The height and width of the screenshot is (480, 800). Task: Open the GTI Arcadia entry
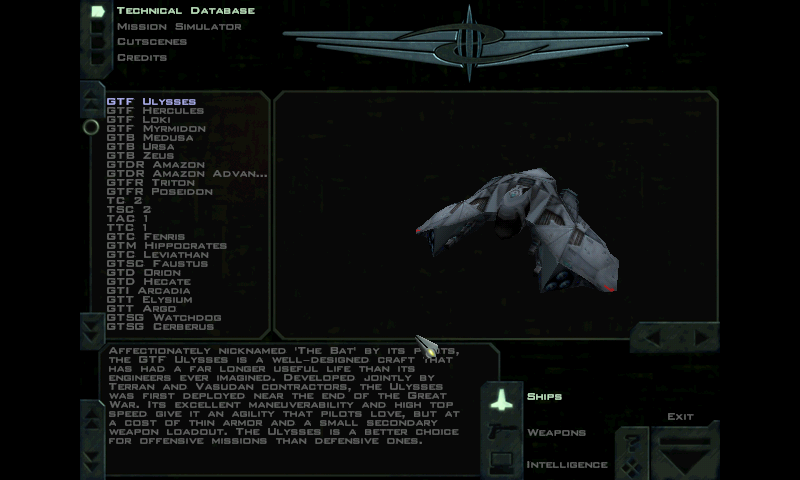point(148,291)
